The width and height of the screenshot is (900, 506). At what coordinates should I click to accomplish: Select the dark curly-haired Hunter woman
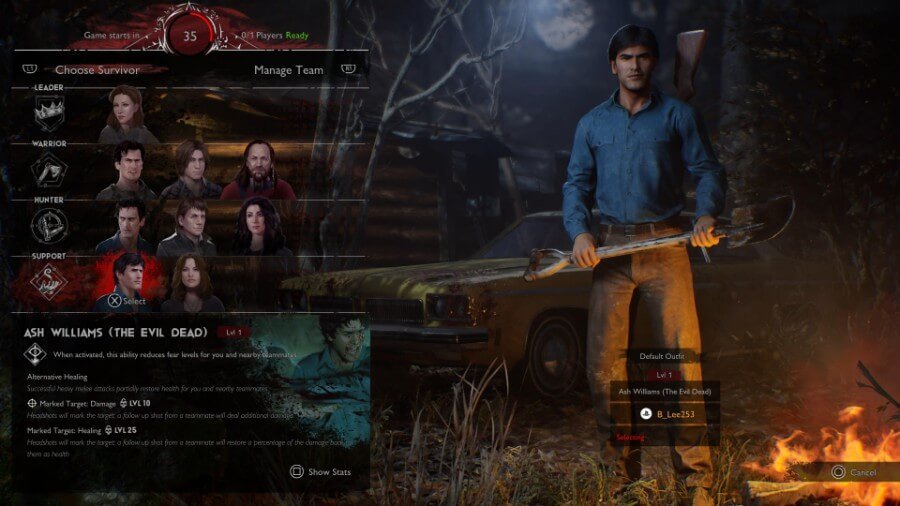coord(257,226)
